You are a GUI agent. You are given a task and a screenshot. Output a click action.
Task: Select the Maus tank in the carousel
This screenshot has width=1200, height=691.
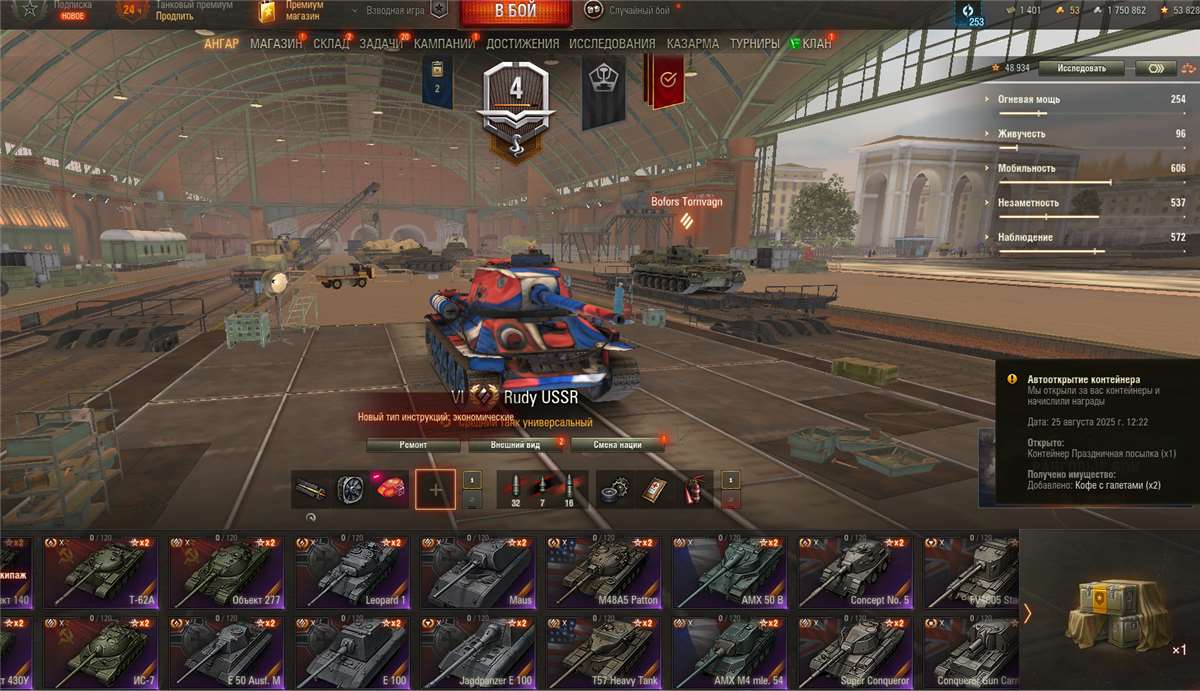(481, 572)
